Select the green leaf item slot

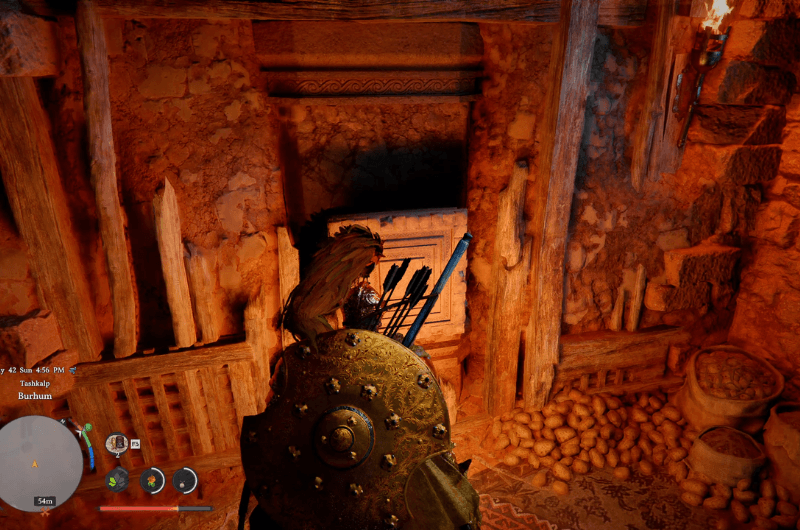[x=118, y=478]
